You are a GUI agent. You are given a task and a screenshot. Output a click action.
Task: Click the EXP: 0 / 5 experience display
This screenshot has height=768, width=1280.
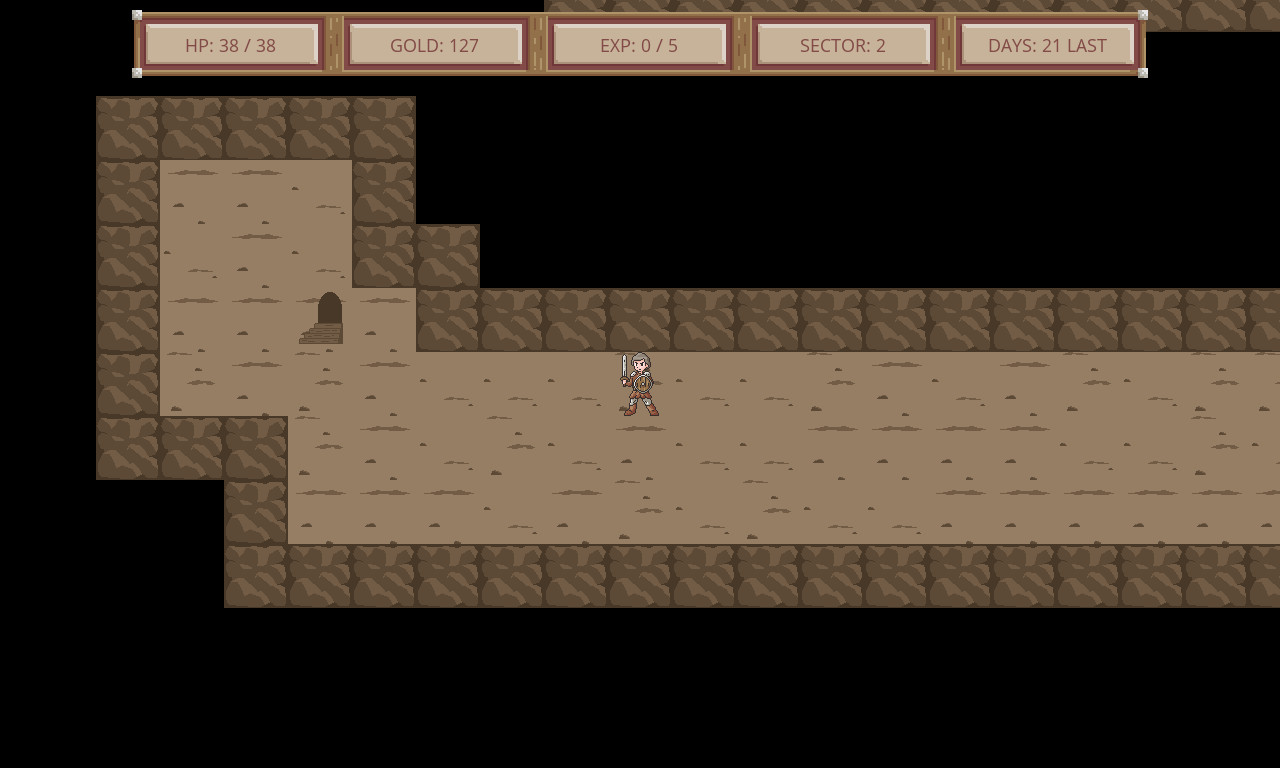[640, 44]
